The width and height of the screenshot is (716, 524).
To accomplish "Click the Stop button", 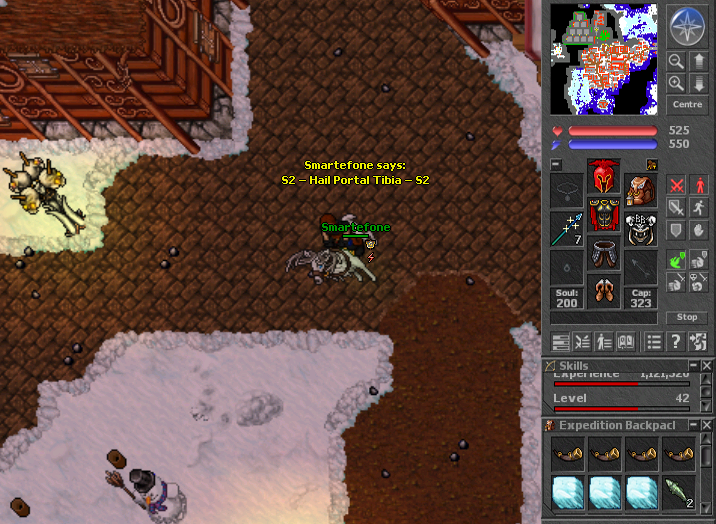I will 687,317.
